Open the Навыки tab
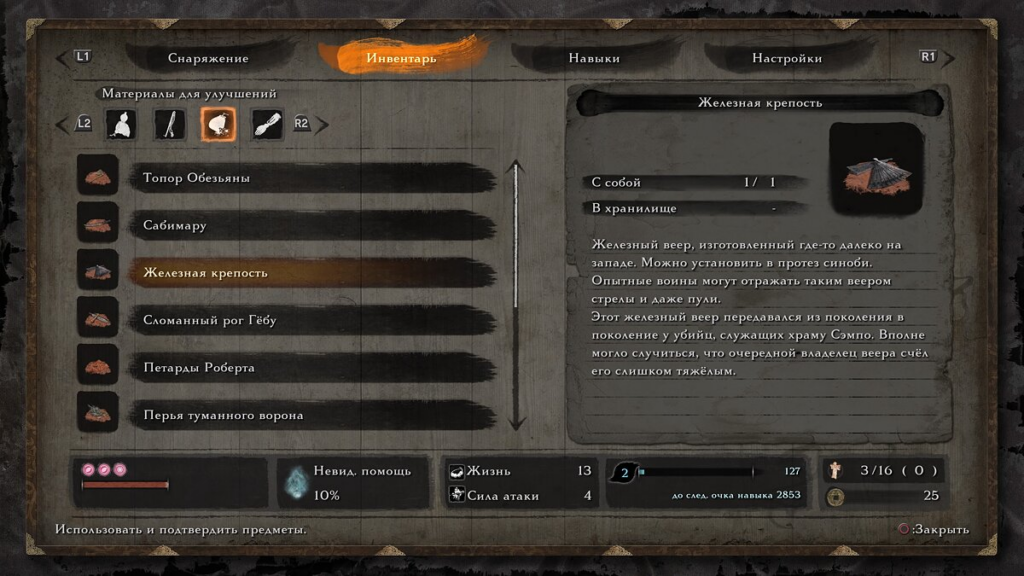This screenshot has height=576, width=1024. [594, 58]
